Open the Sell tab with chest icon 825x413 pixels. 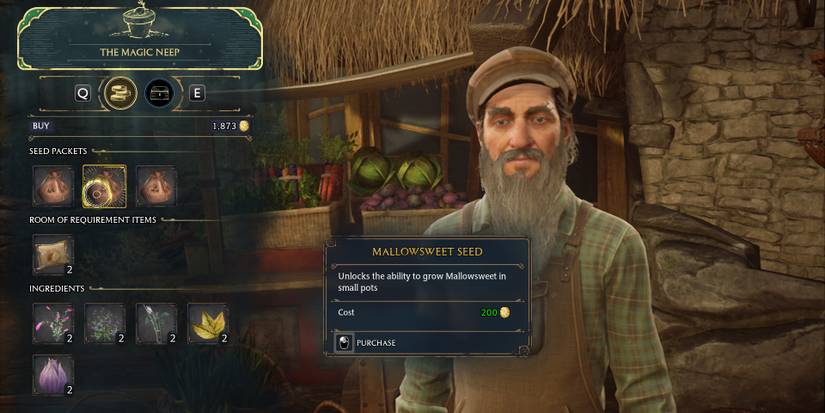[159, 92]
